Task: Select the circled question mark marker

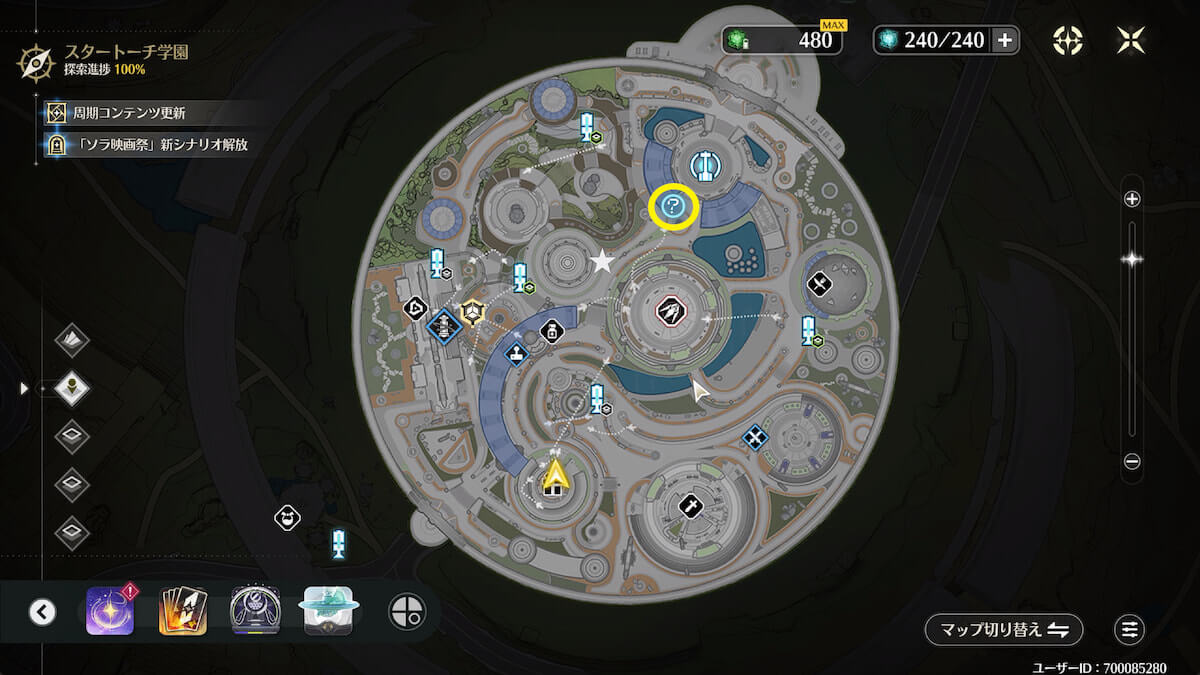Action: (x=673, y=208)
